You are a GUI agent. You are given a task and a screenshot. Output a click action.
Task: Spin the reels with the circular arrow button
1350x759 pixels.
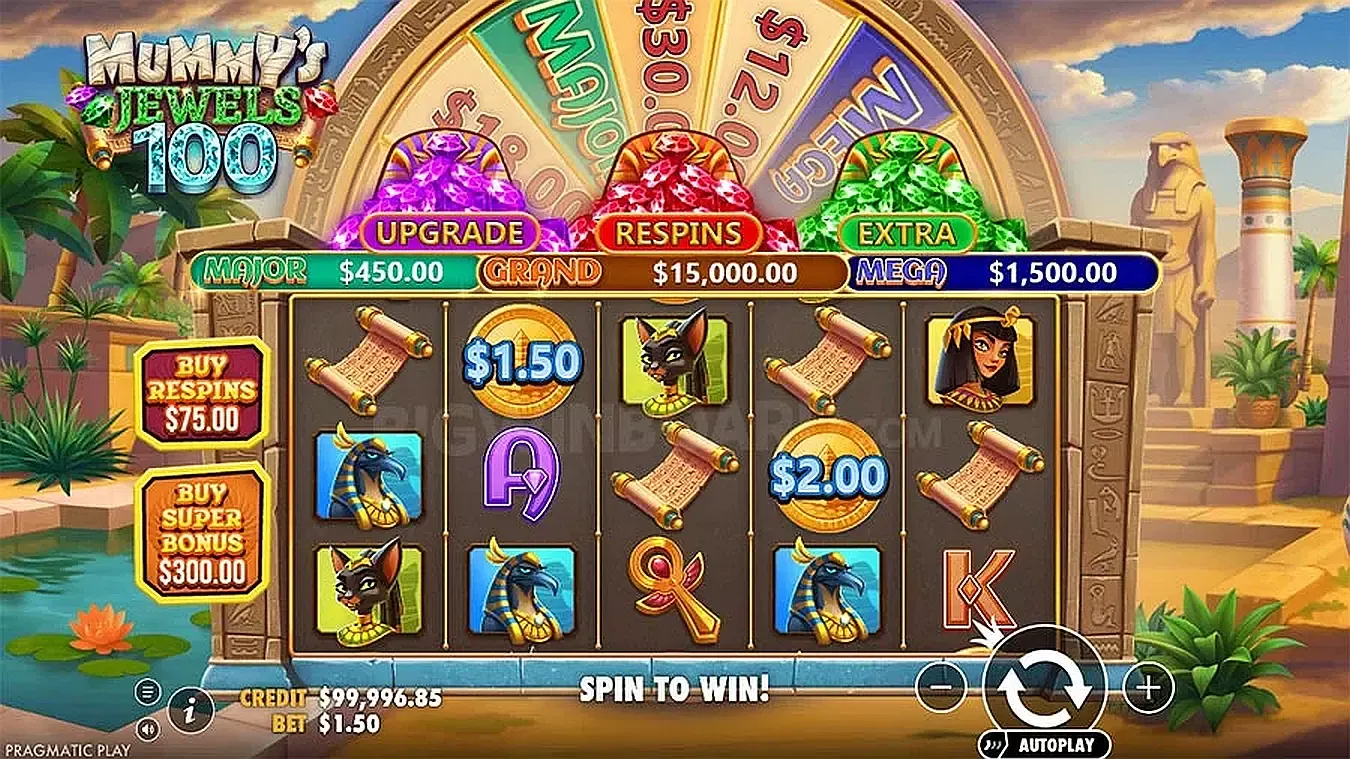tap(1044, 687)
